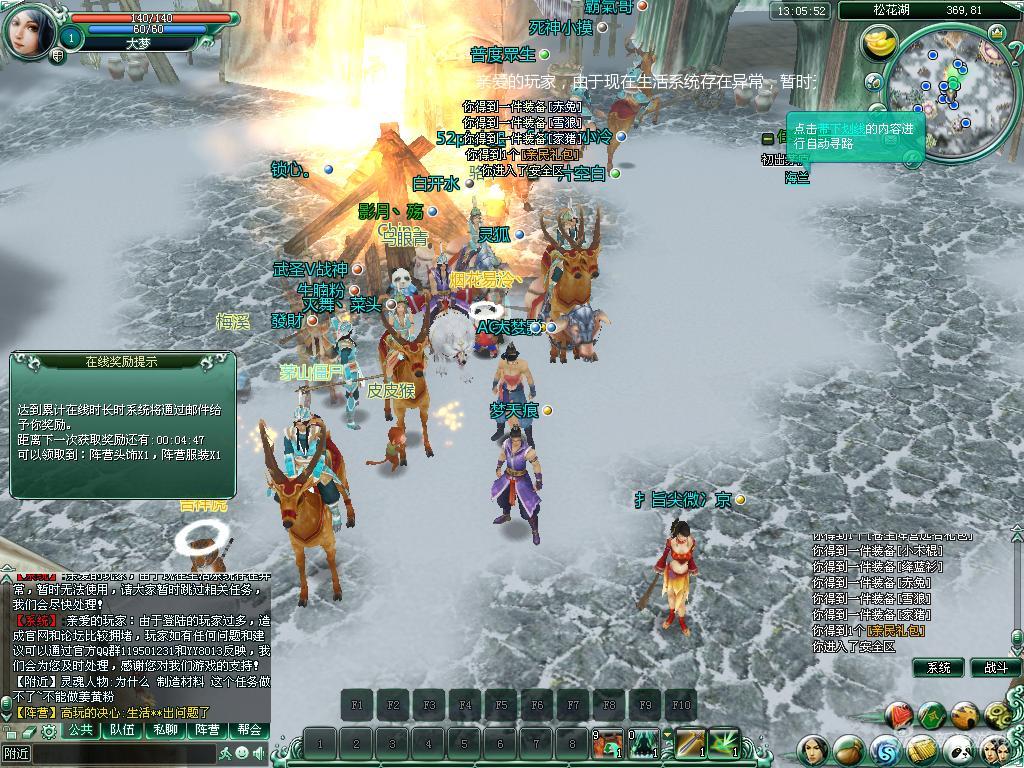Viewport: 1024px width, 768px height.
Task: Open the panda pet icon
Action: [x=958, y=748]
